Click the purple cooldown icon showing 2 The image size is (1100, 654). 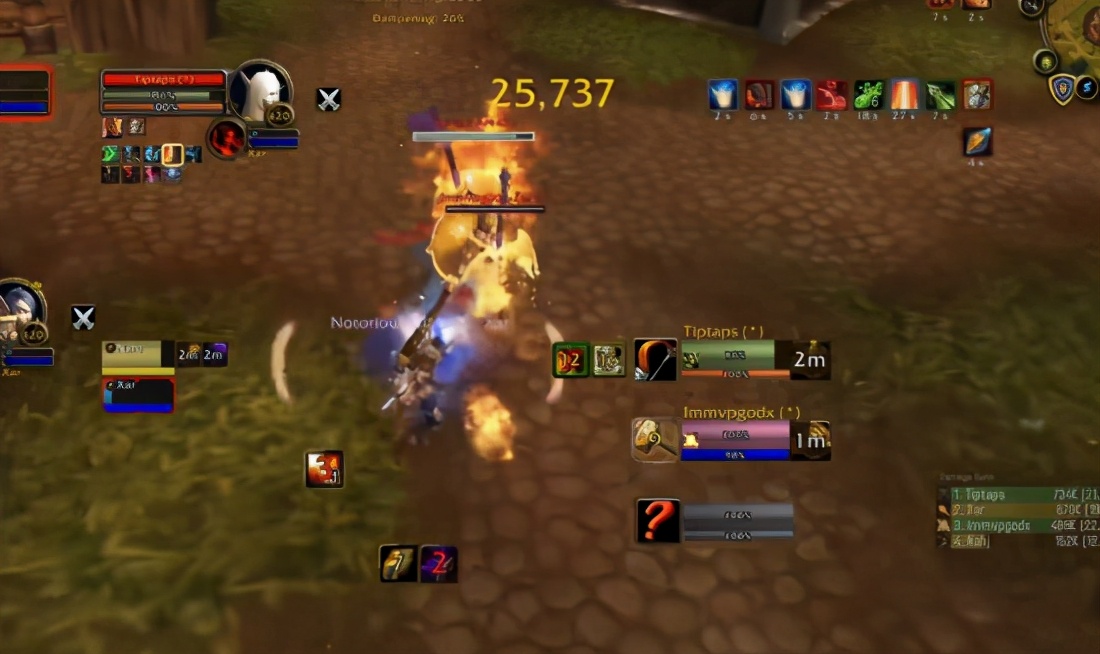pos(439,564)
